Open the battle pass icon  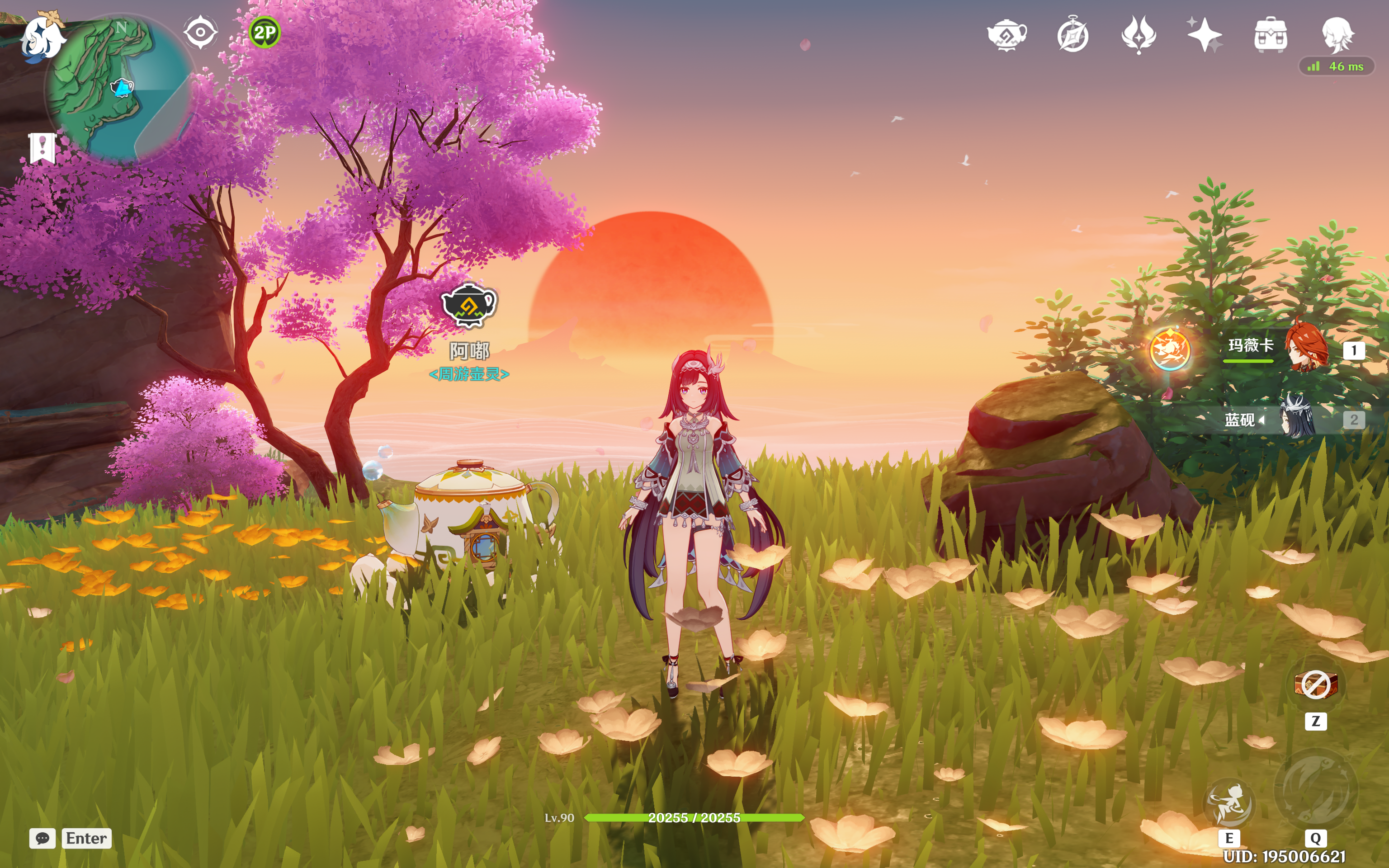coord(1139,35)
